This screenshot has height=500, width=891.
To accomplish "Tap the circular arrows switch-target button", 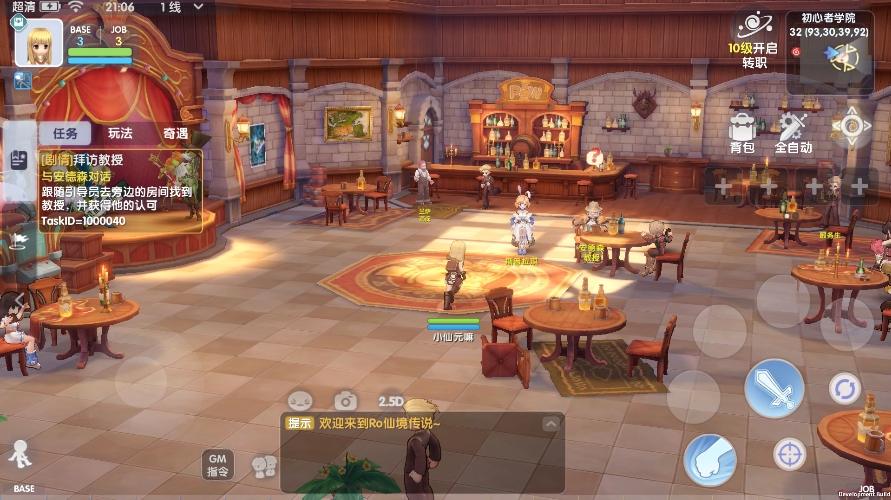I will [845, 388].
